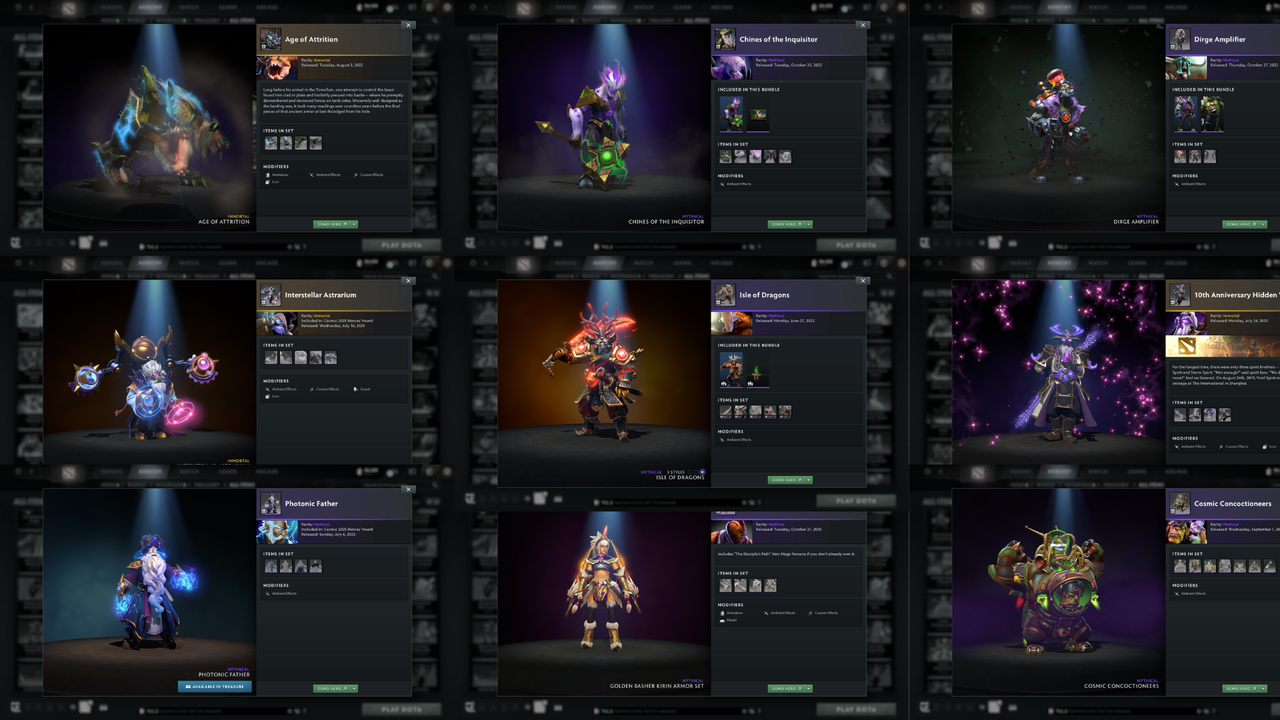
Task: Click the Animation modifier icon on Age of Attrition
Action: click(x=268, y=175)
